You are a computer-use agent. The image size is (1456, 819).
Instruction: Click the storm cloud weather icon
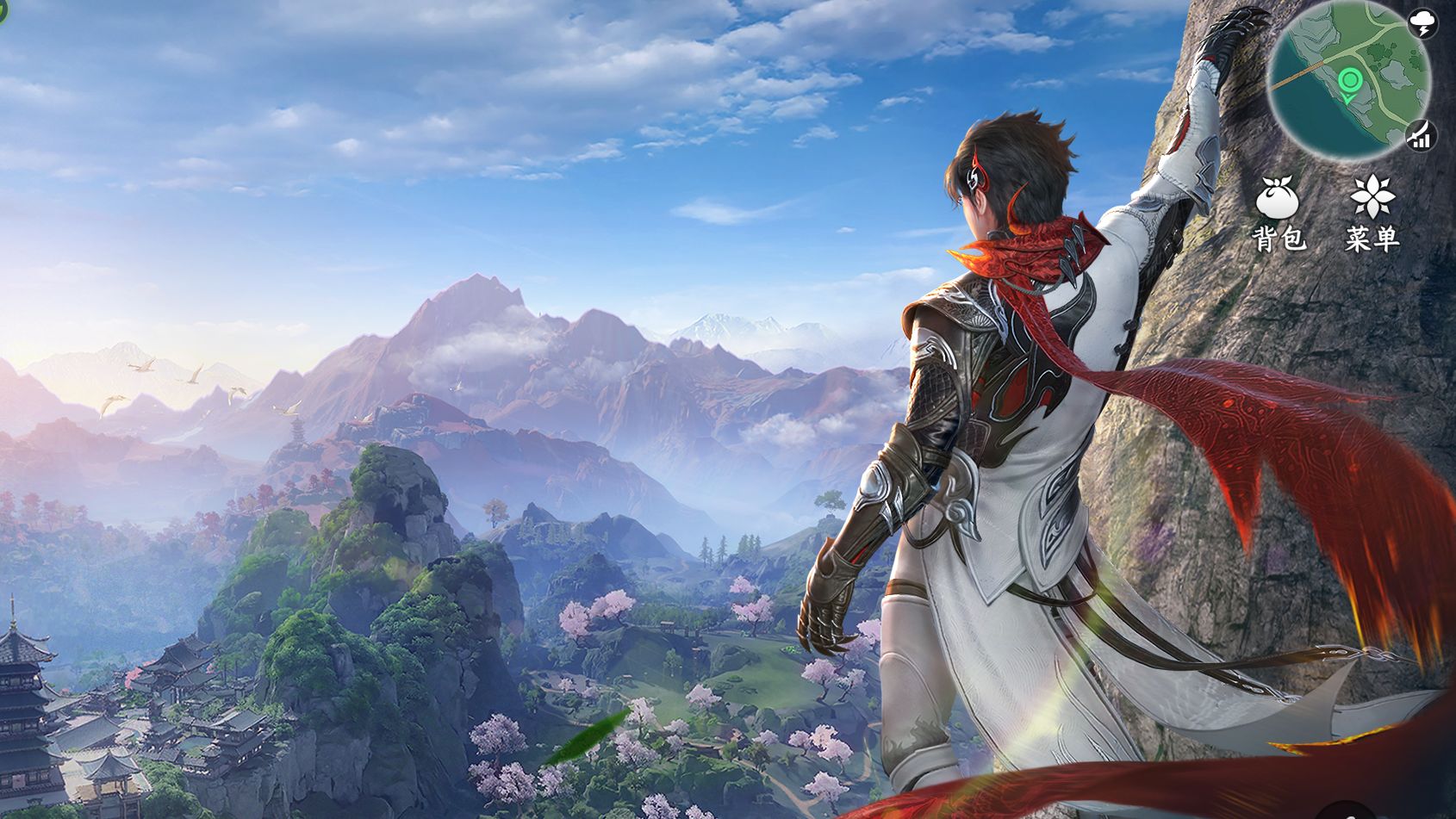[1422, 24]
